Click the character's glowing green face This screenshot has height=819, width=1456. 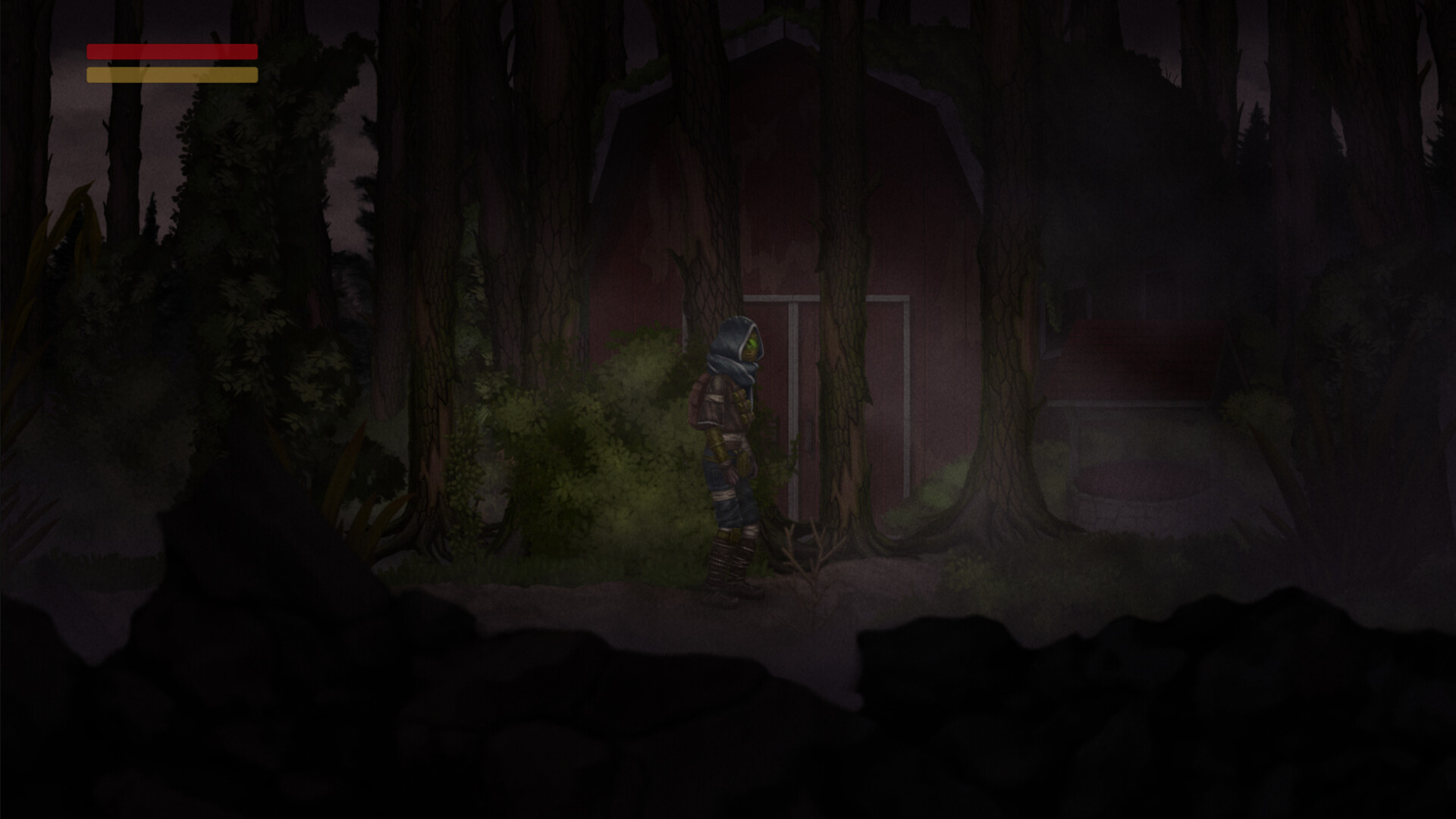(x=752, y=343)
